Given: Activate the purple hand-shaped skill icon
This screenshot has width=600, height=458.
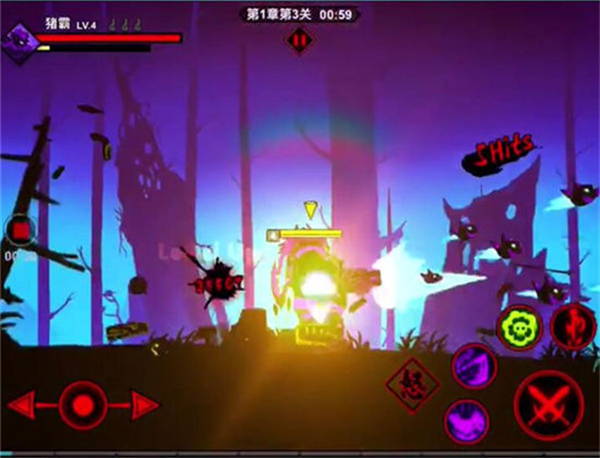Looking at the screenshot, I should tap(464, 419).
